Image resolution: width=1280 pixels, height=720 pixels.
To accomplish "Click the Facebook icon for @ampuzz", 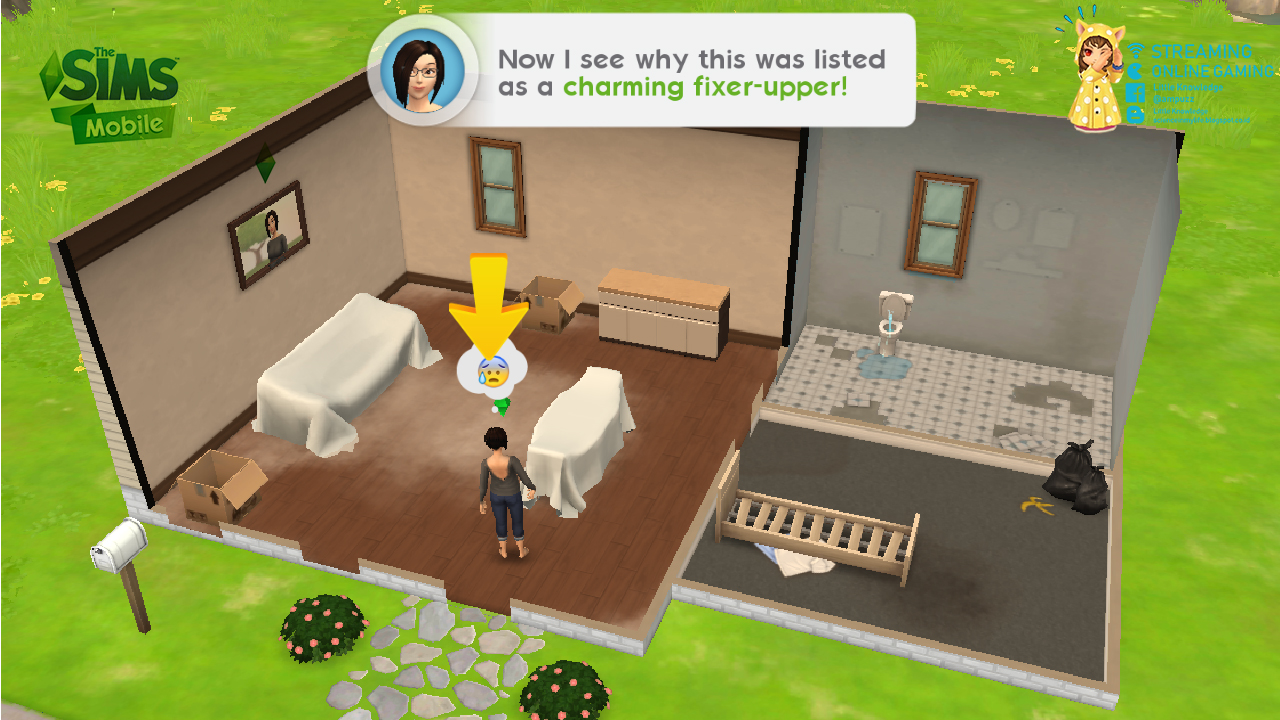I will click(1135, 92).
